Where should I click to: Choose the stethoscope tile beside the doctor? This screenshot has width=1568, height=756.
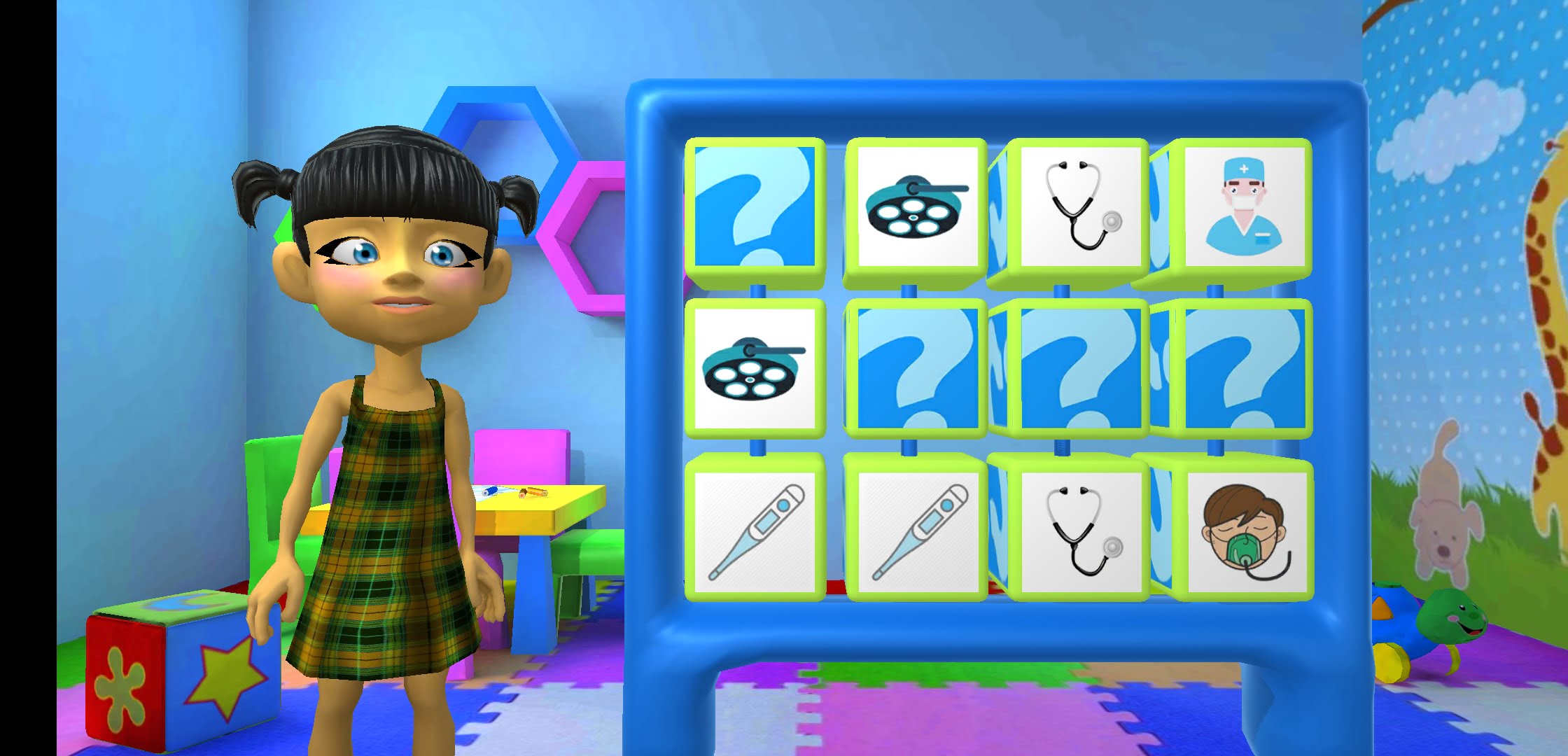point(1081,207)
